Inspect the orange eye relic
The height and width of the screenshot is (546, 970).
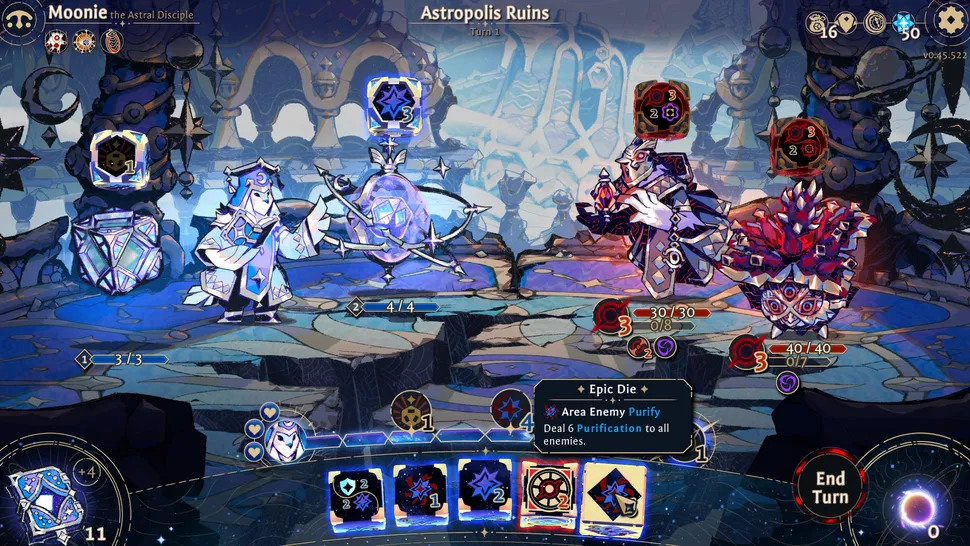(x=84, y=41)
